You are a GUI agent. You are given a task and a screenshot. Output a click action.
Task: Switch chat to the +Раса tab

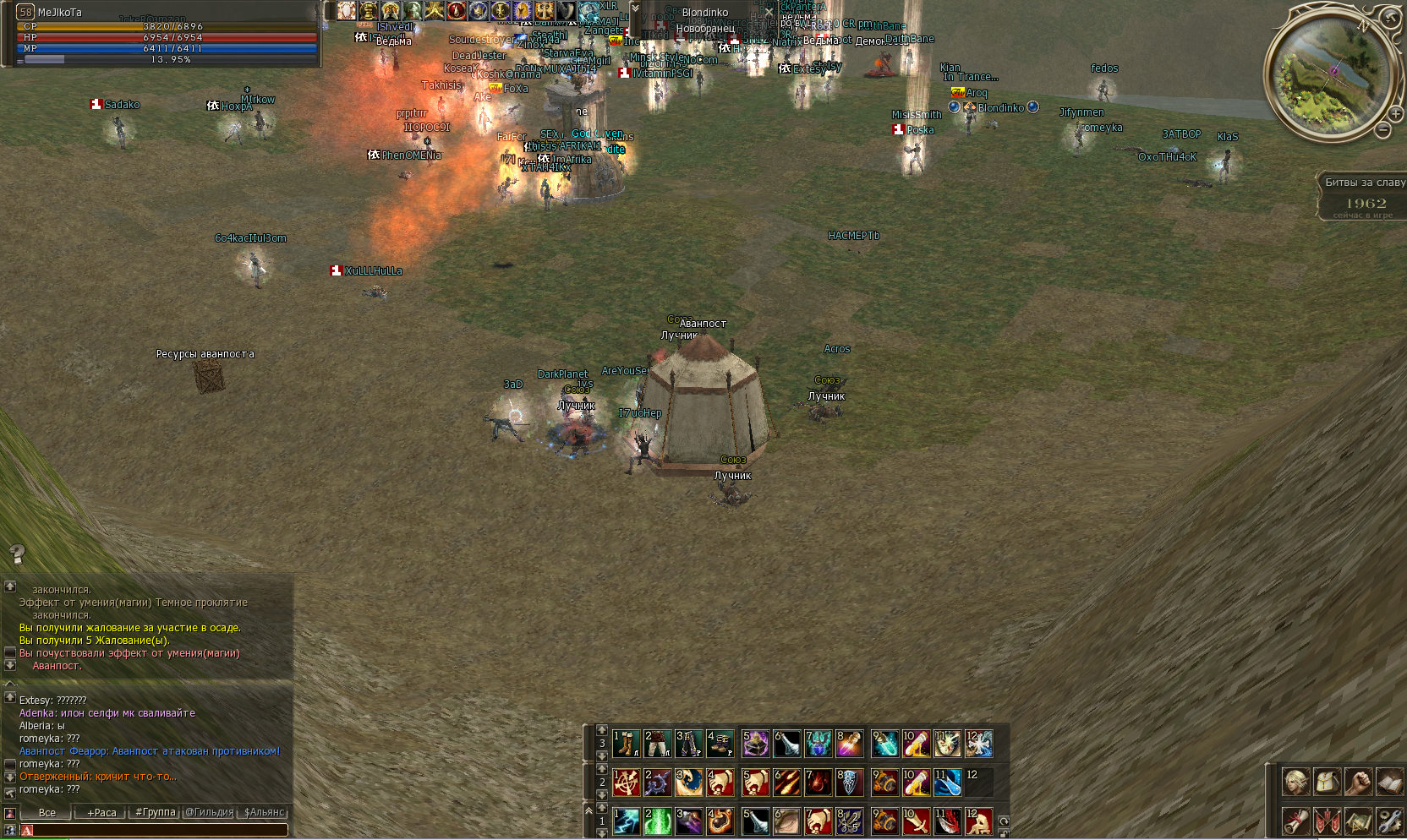[101, 813]
